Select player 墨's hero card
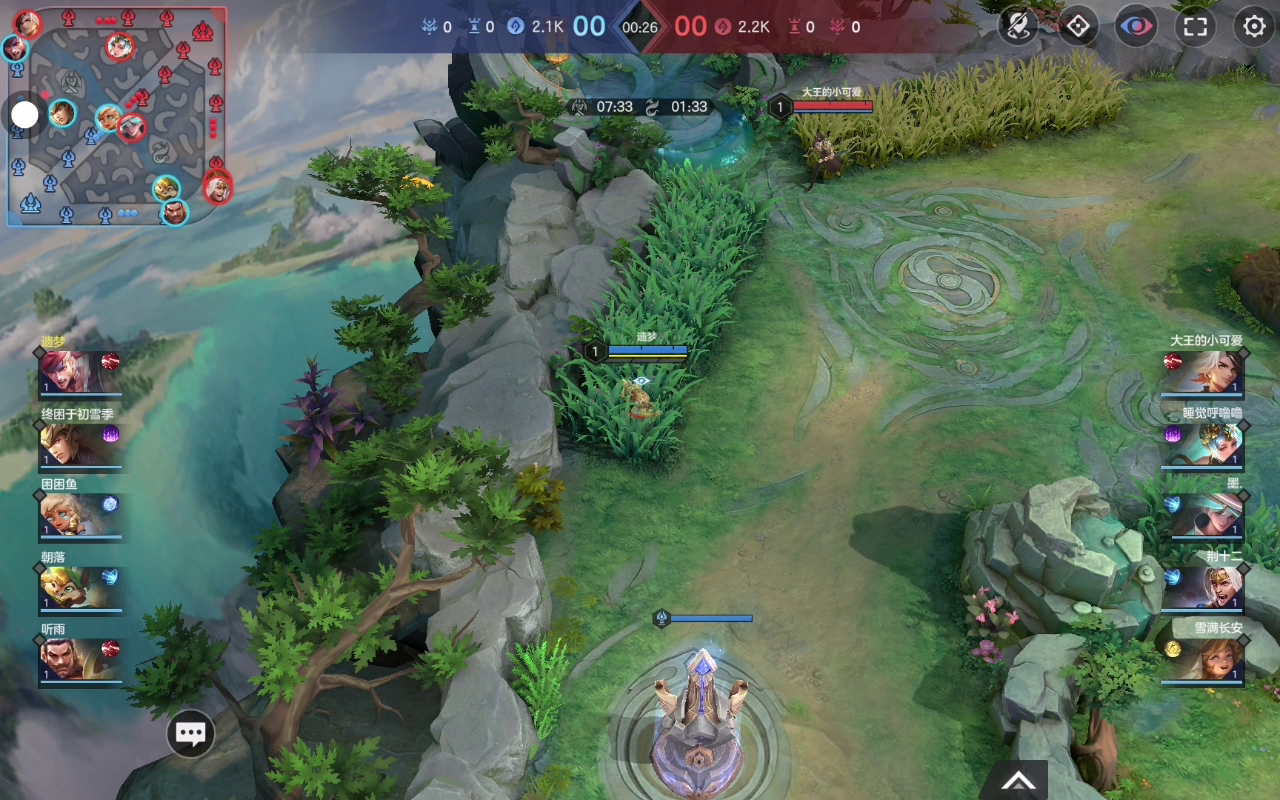Viewport: 1280px width, 800px height. [x=1203, y=516]
